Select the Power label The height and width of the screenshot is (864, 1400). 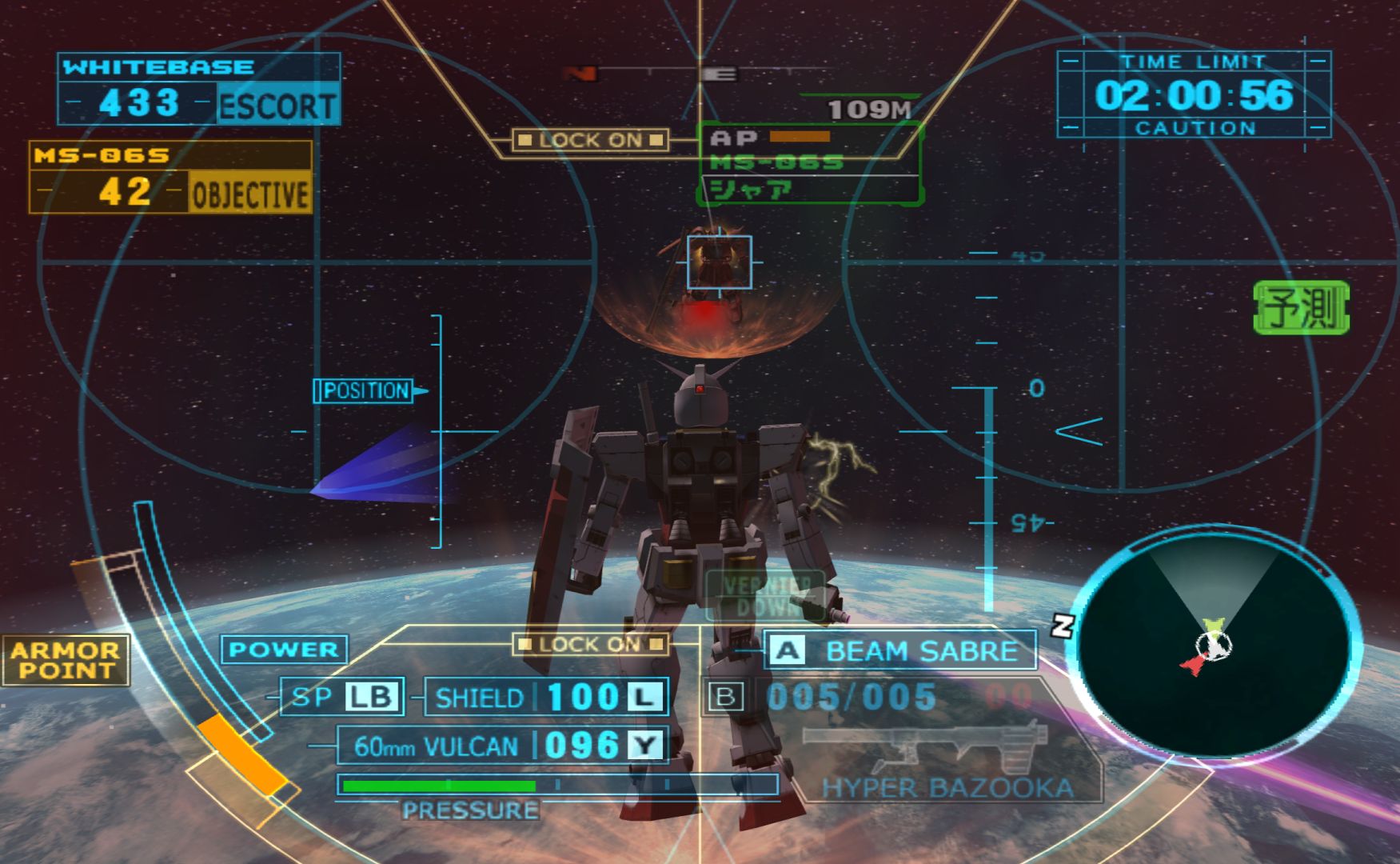pyautogui.click(x=284, y=649)
